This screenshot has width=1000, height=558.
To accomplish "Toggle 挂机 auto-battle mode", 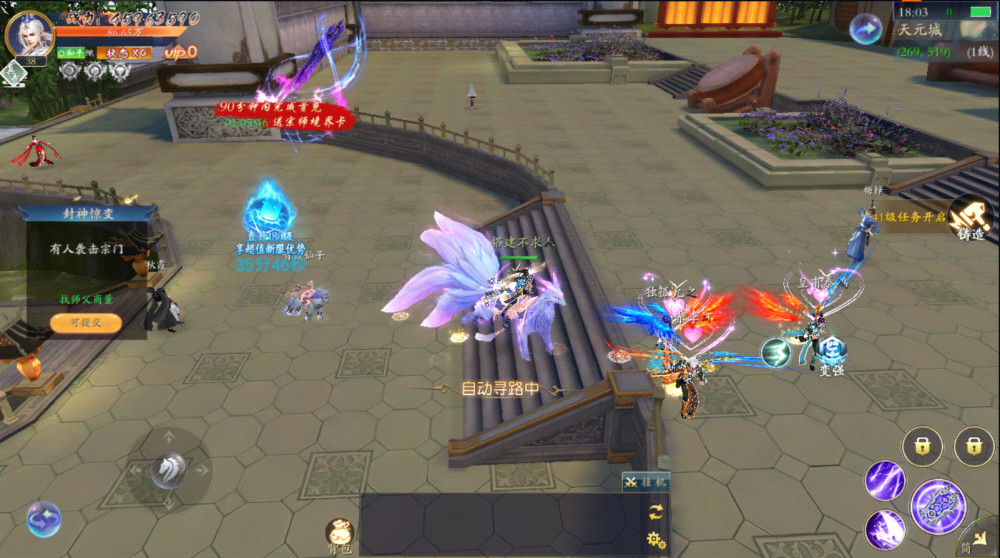I will pyautogui.click(x=645, y=482).
